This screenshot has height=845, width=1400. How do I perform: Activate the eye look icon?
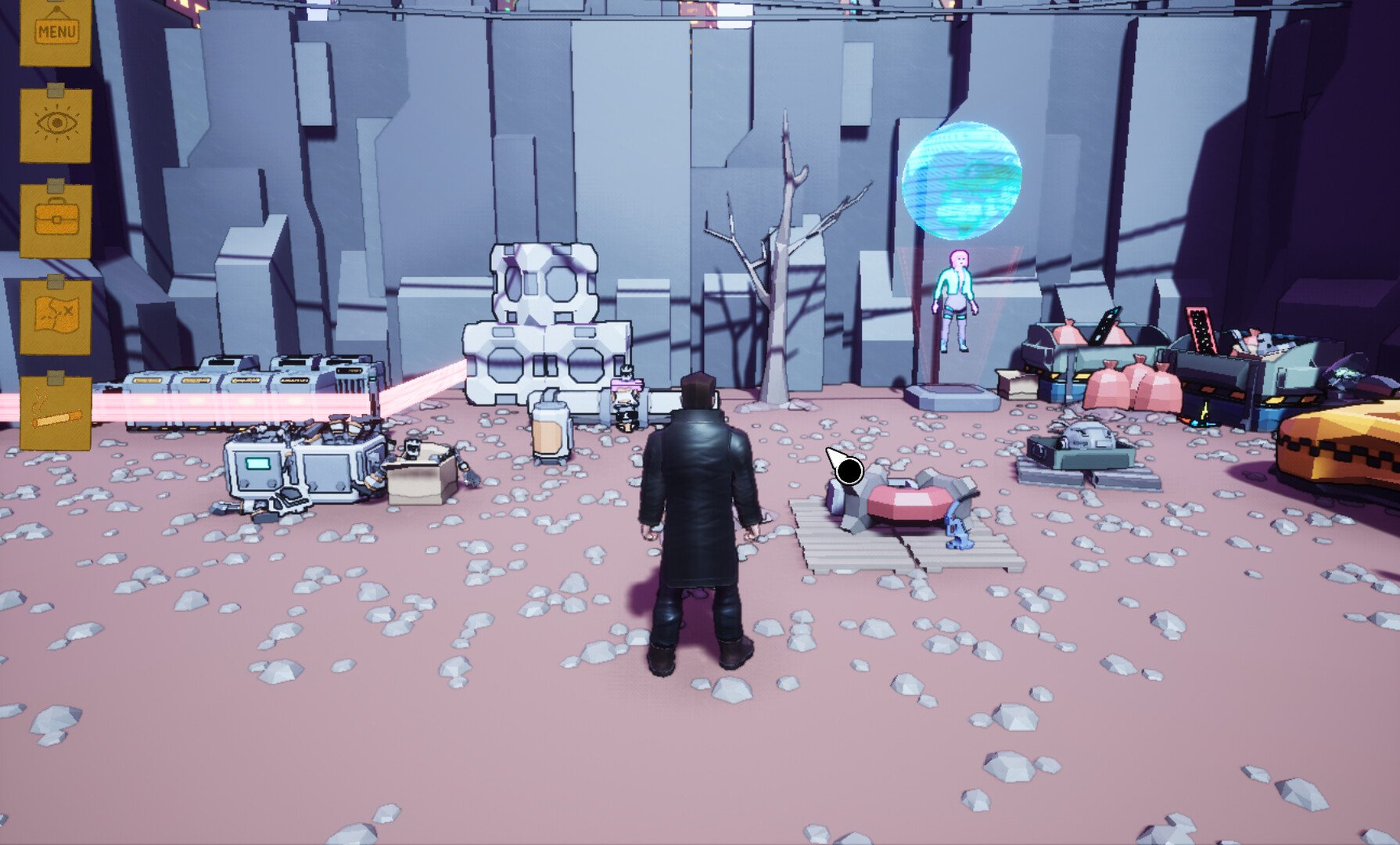tap(56, 125)
